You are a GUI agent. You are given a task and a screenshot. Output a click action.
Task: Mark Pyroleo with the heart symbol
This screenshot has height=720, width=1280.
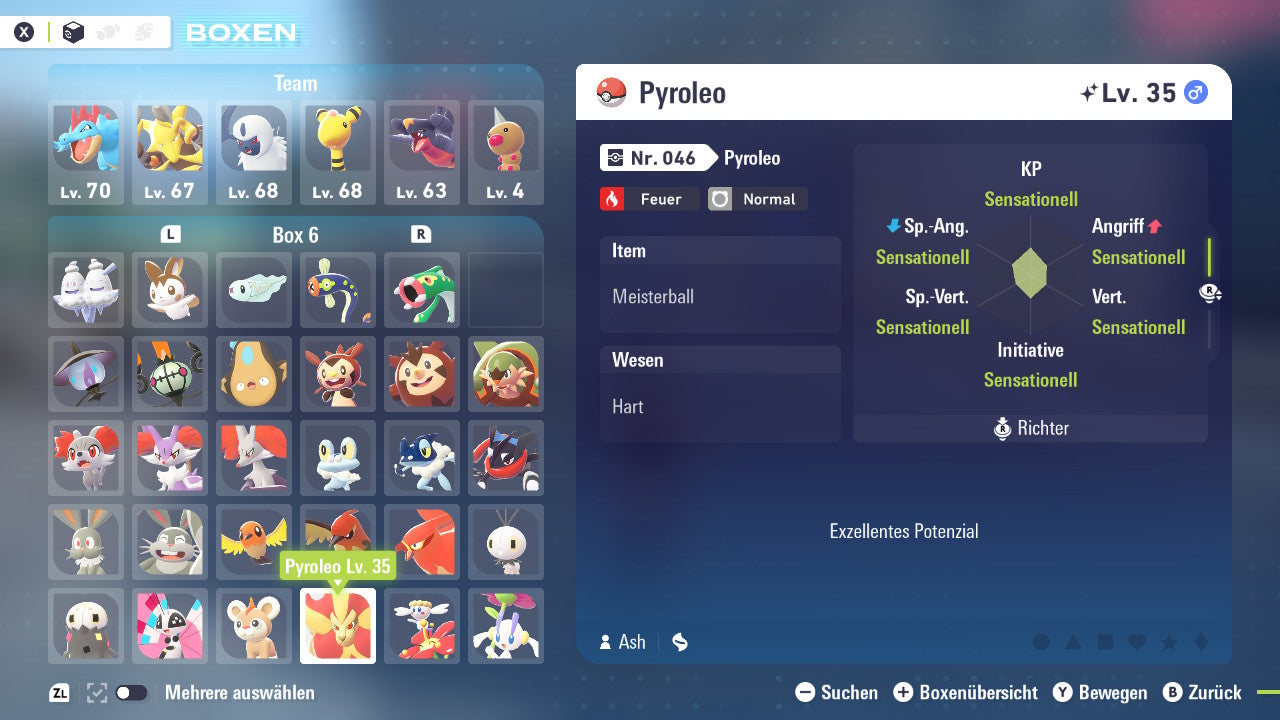coord(1135,643)
